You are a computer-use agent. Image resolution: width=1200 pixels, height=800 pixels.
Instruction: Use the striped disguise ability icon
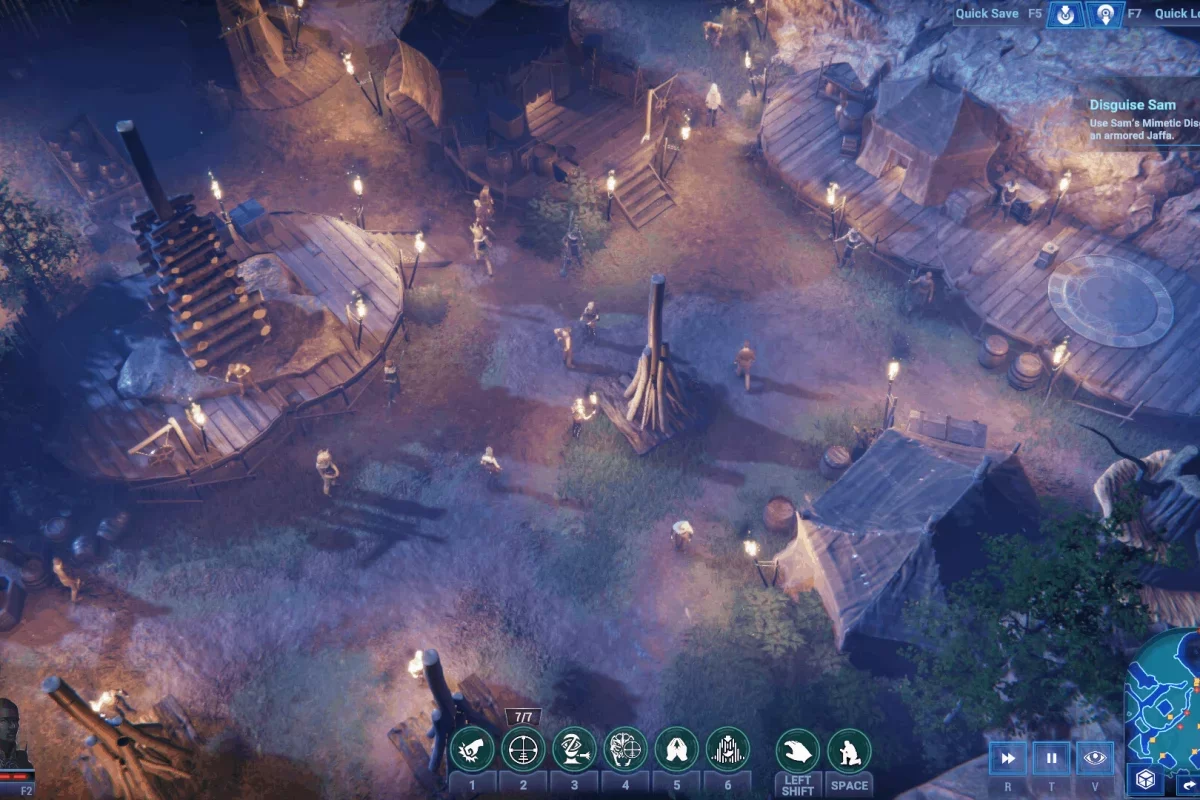728,749
